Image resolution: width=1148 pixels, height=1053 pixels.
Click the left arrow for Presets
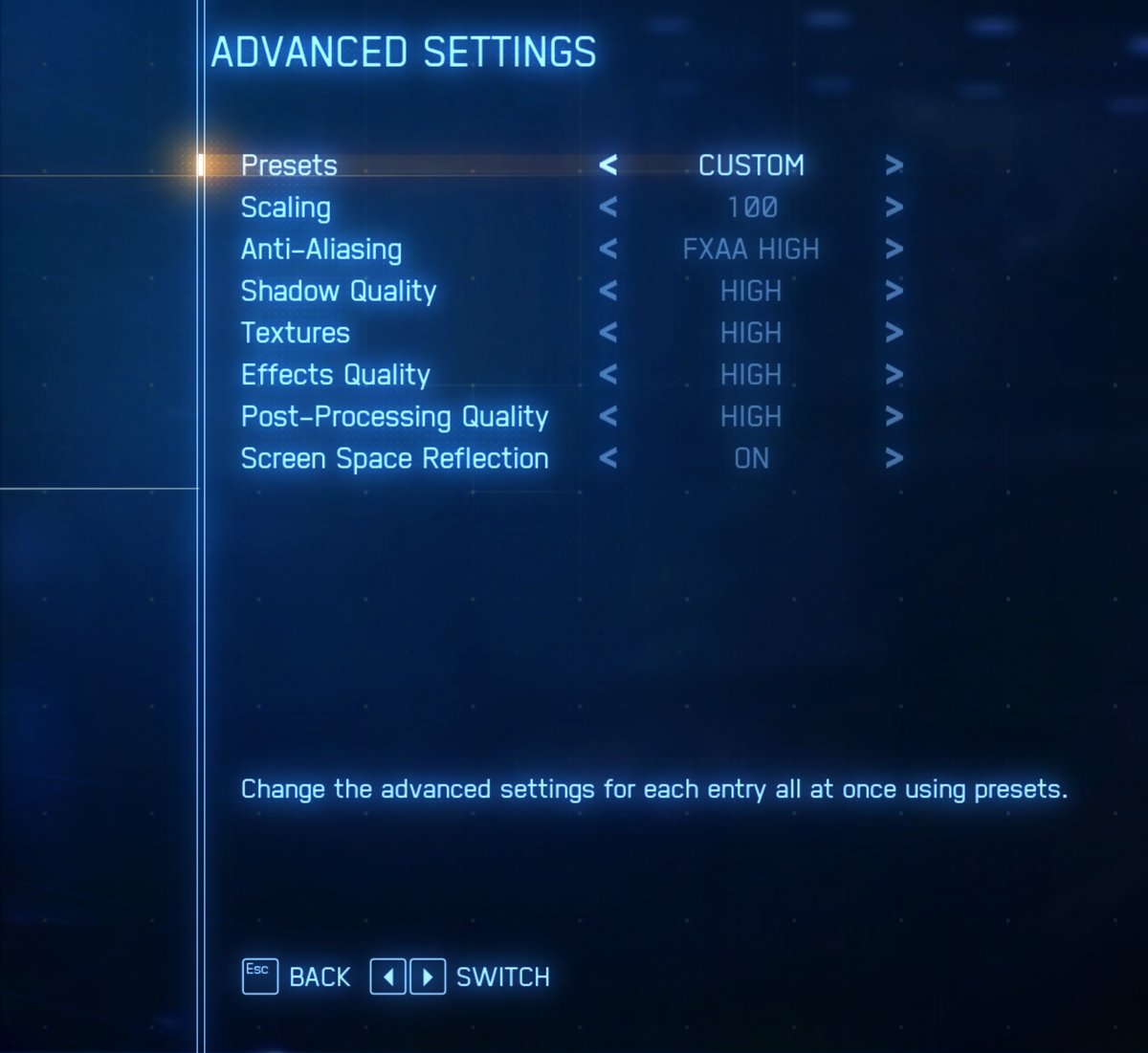(608, 165)
